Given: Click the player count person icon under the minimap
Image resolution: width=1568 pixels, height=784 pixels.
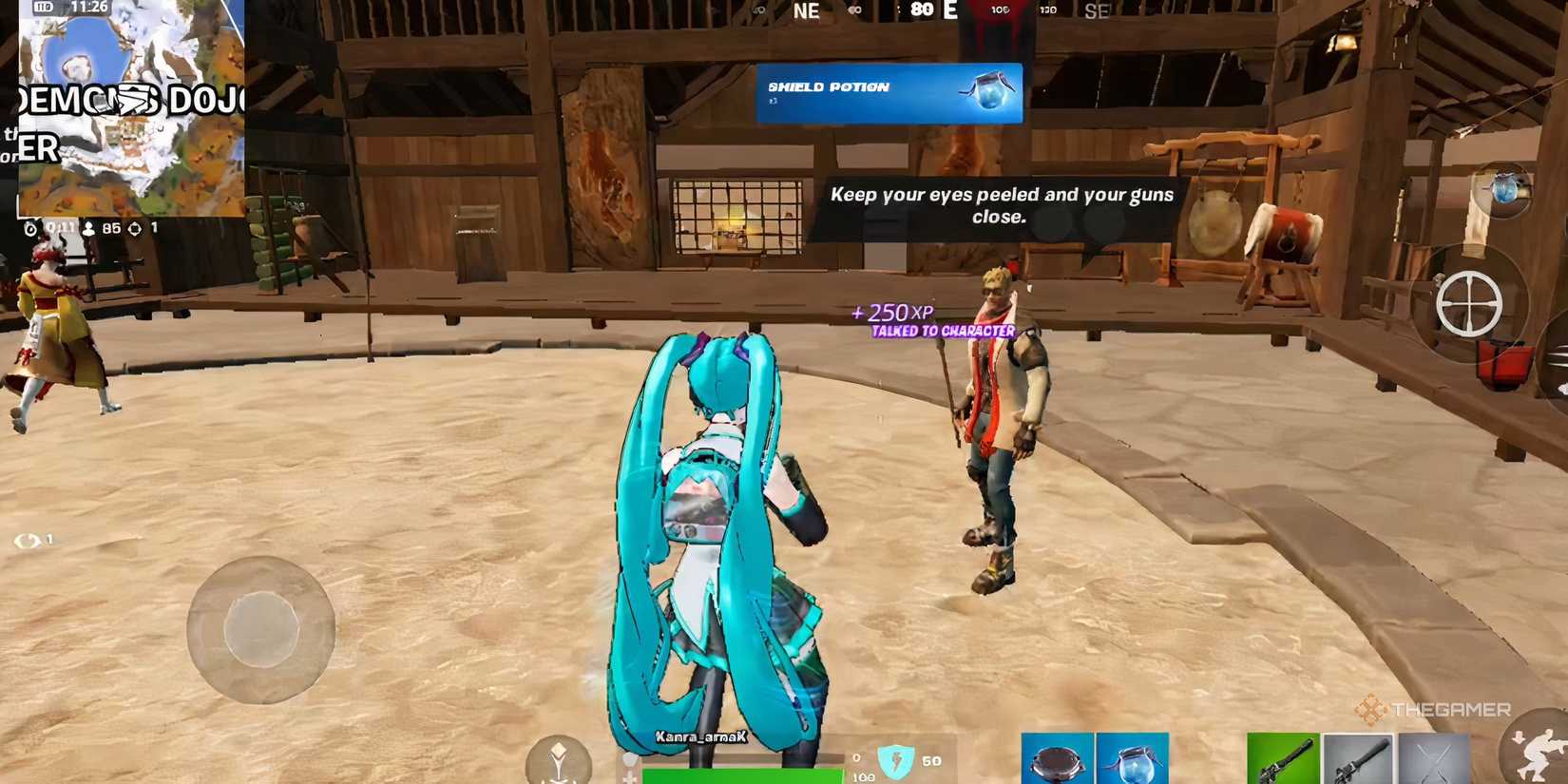Looking at the screenshot, I should pyautogui.click(x=89, y=229).
